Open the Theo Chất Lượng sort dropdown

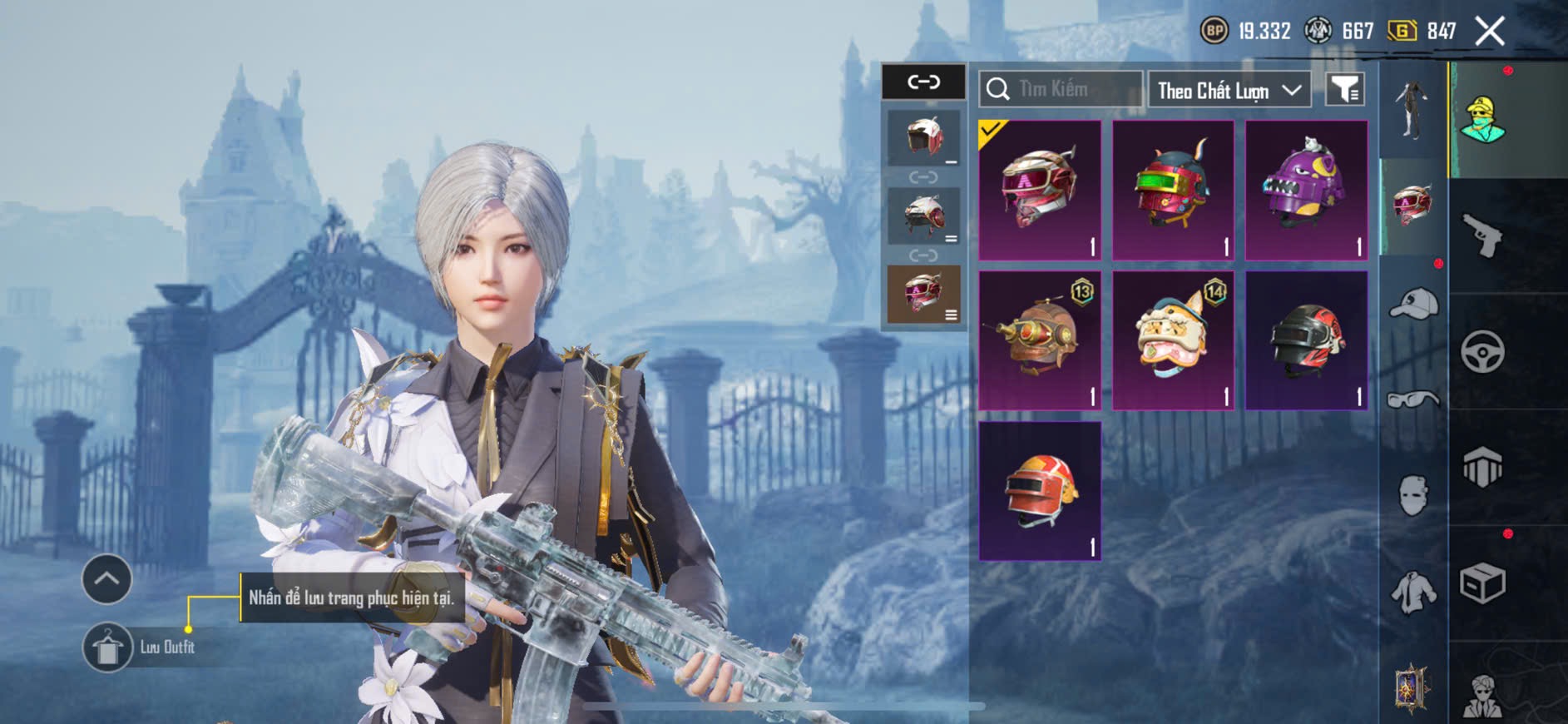(x=1229, y=90)
